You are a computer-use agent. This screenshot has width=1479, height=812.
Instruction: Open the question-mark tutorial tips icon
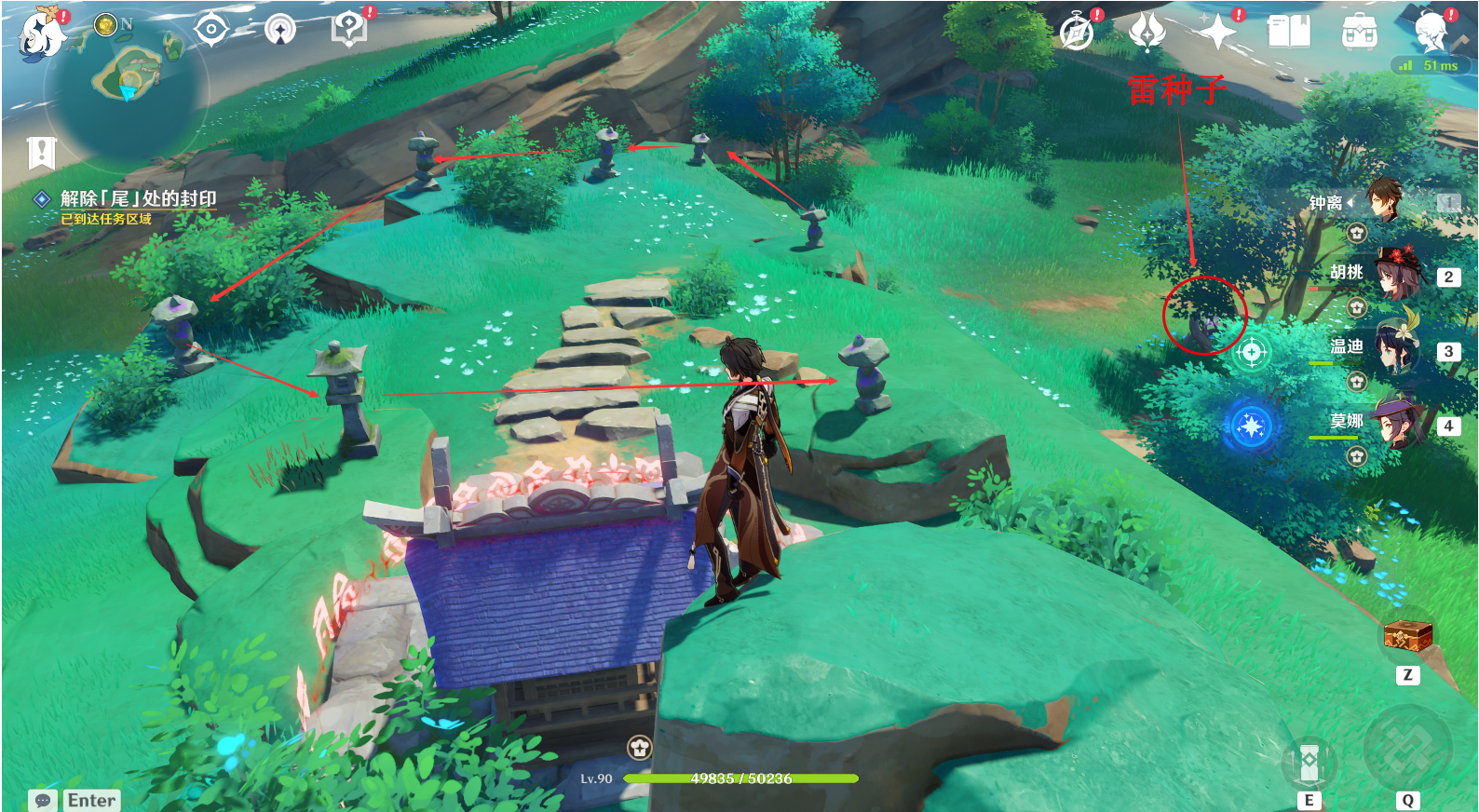[348, 28]
